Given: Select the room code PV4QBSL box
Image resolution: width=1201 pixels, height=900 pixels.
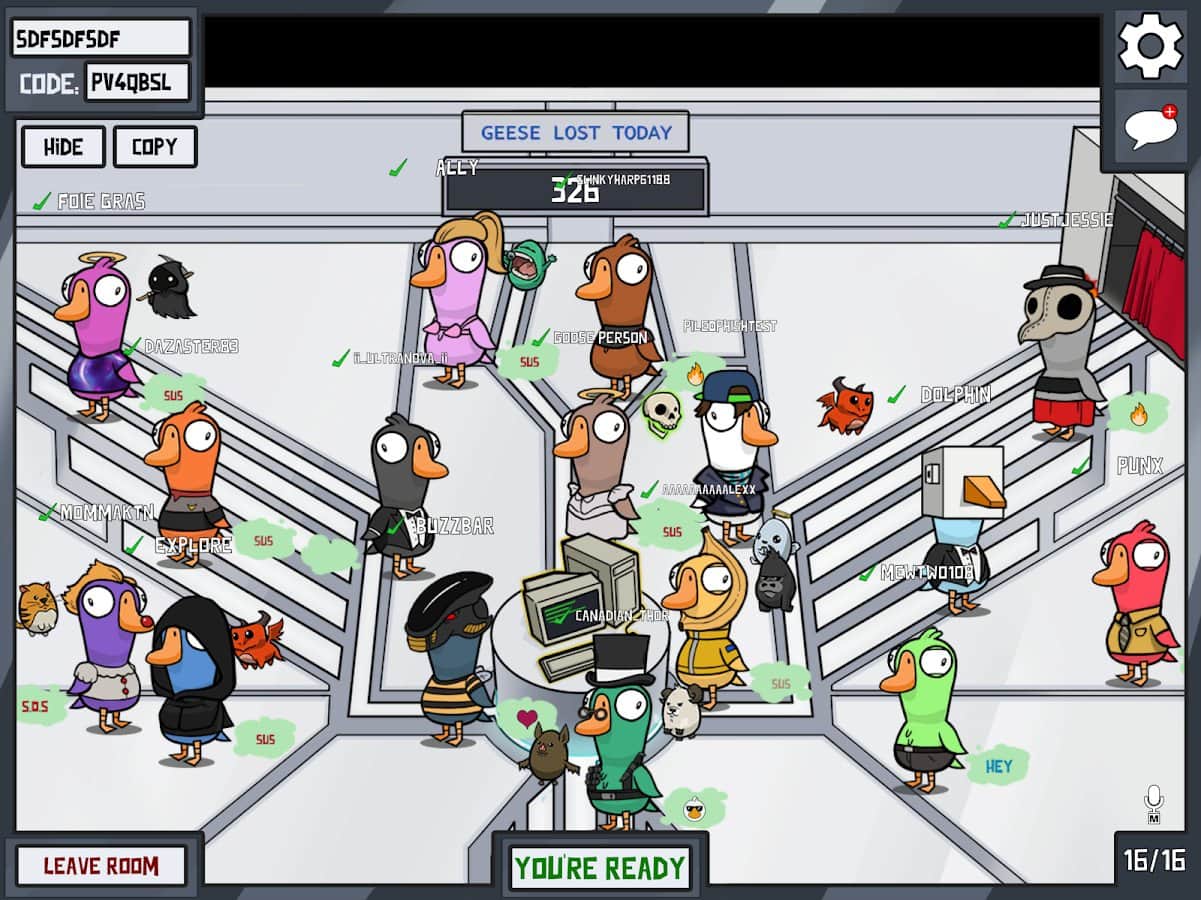Looking at the screenshot, I should click(x=137, y=83).
